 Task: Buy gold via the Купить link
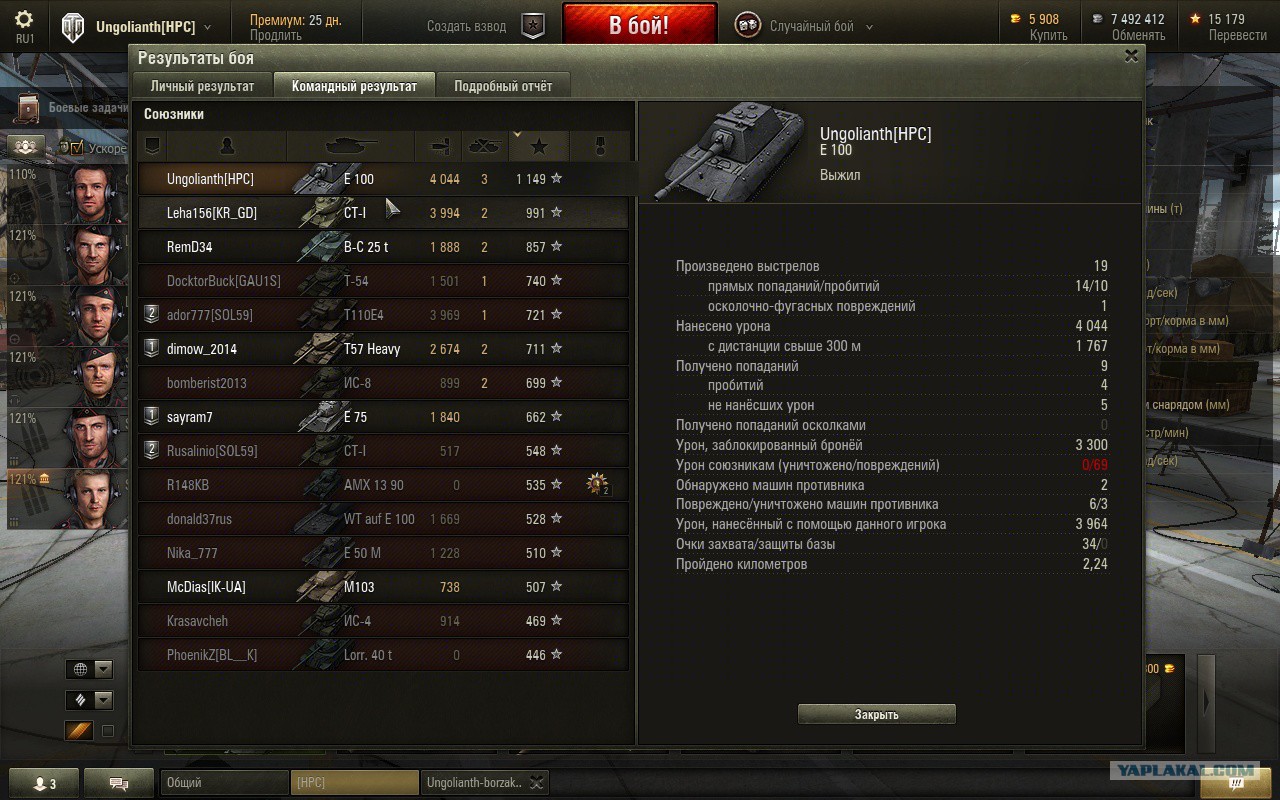click(x=1048, y=35)
